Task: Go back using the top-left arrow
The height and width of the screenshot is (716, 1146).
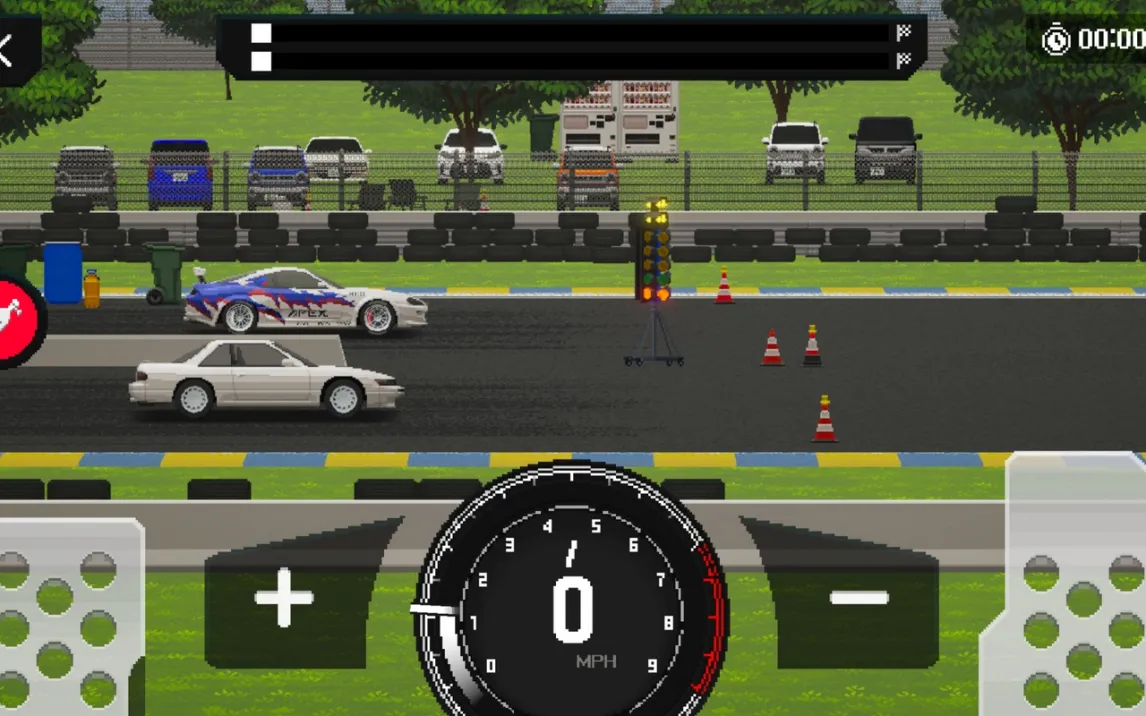Action: [10, 50]
